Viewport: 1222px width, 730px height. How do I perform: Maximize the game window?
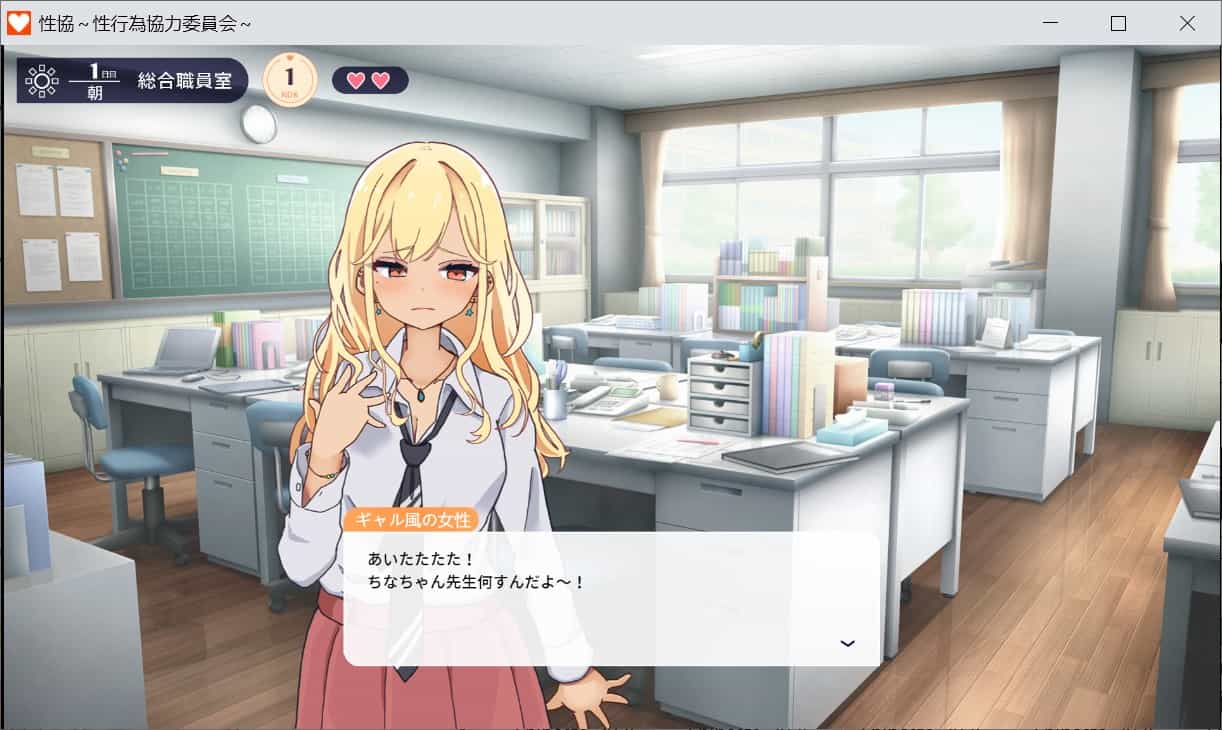[1118, 23]
